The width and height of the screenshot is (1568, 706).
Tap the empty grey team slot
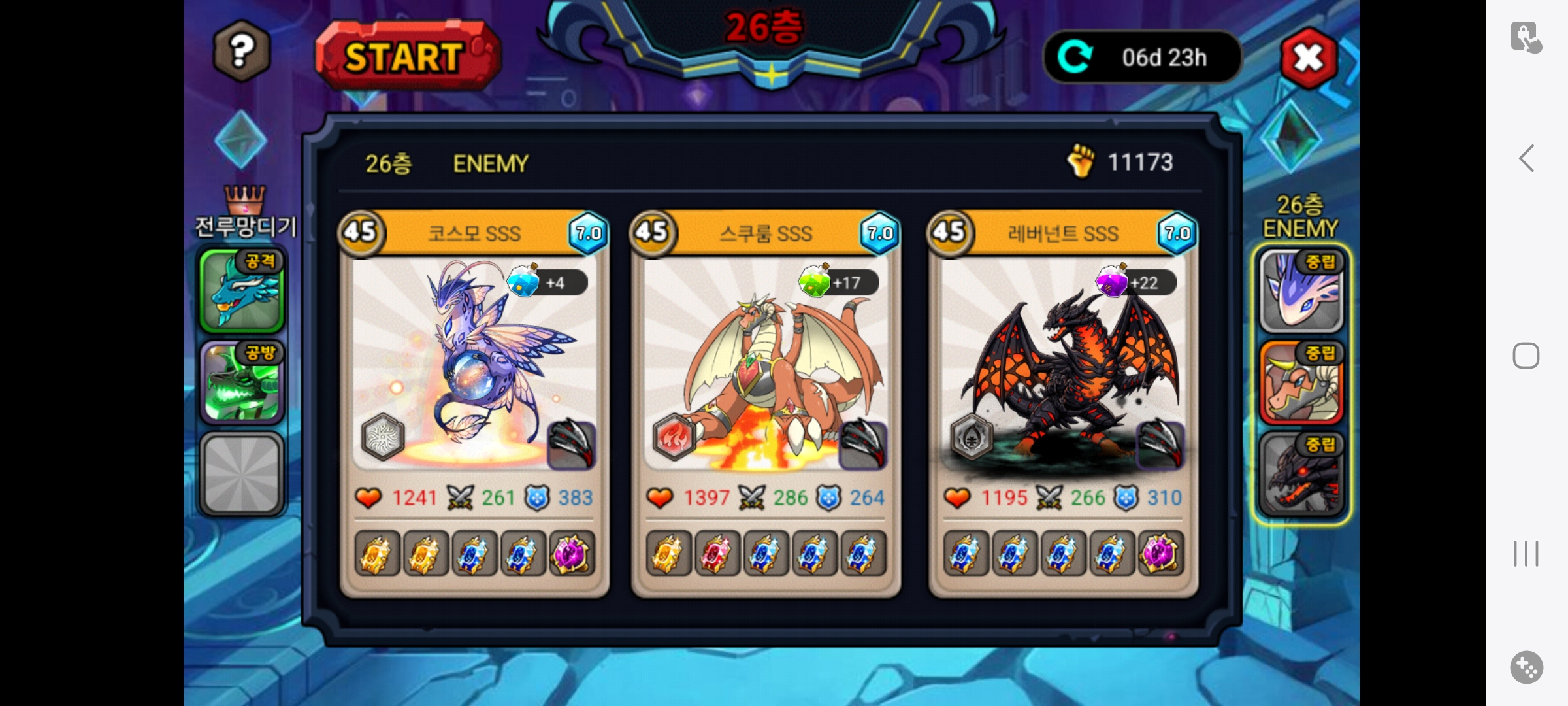(242, 473)
